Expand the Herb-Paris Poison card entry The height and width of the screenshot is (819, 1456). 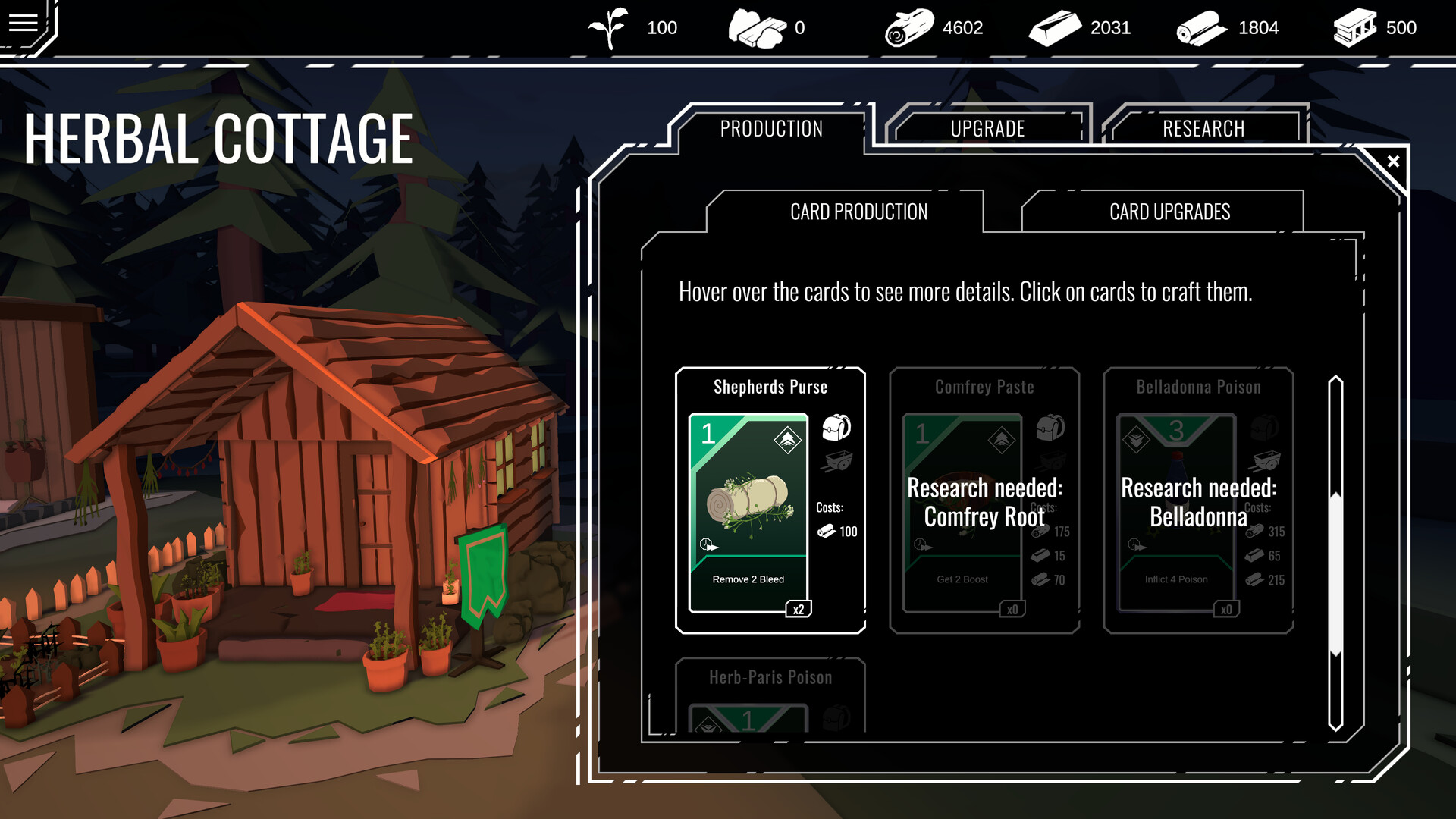point(770,677)
